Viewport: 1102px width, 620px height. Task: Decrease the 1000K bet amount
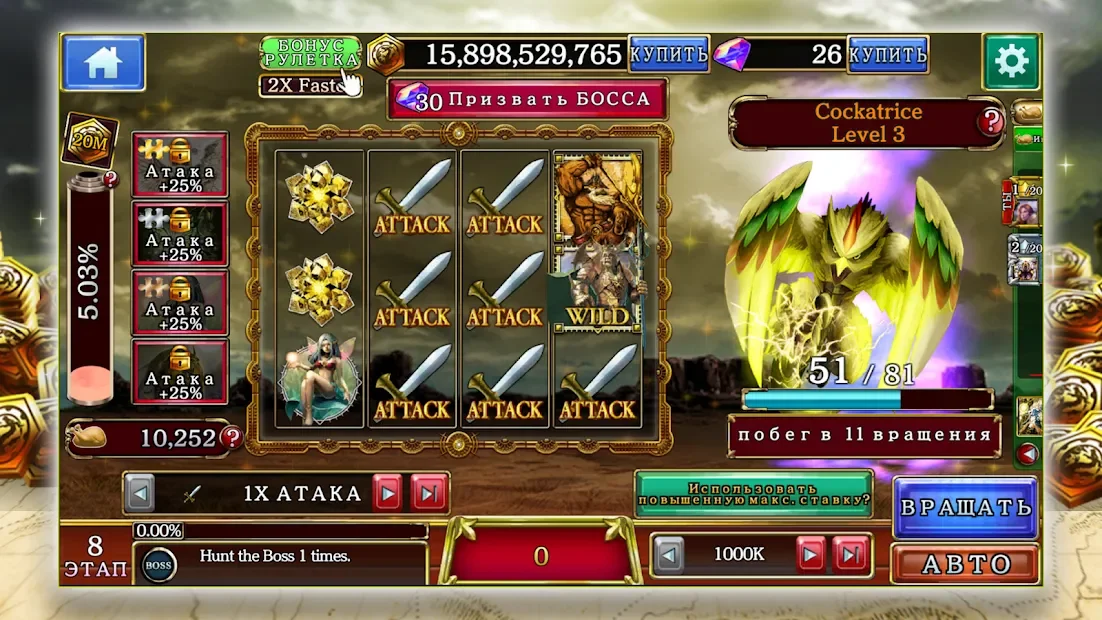[x=669, y=554]
